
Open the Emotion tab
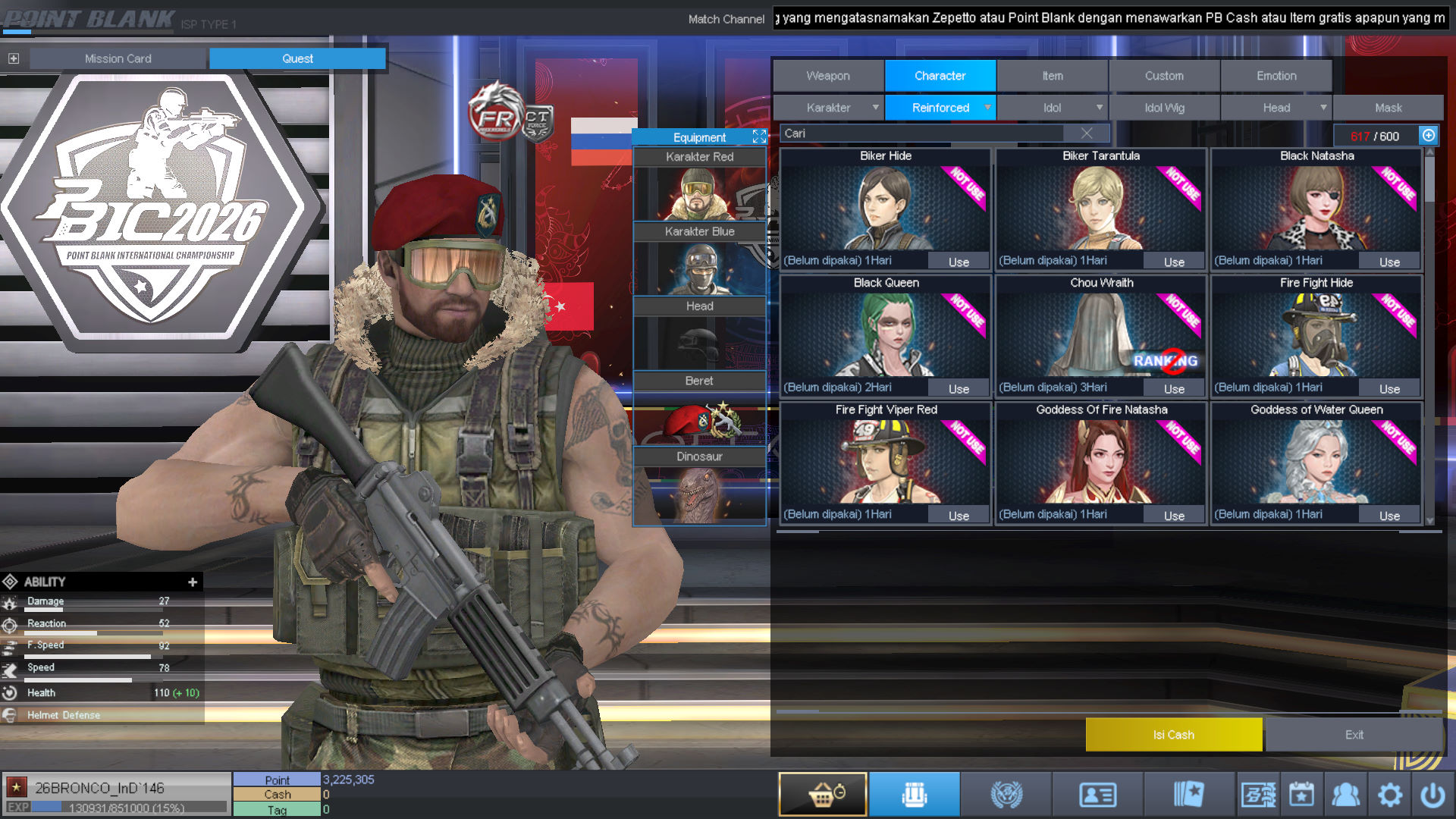(x=1276, y=76)
